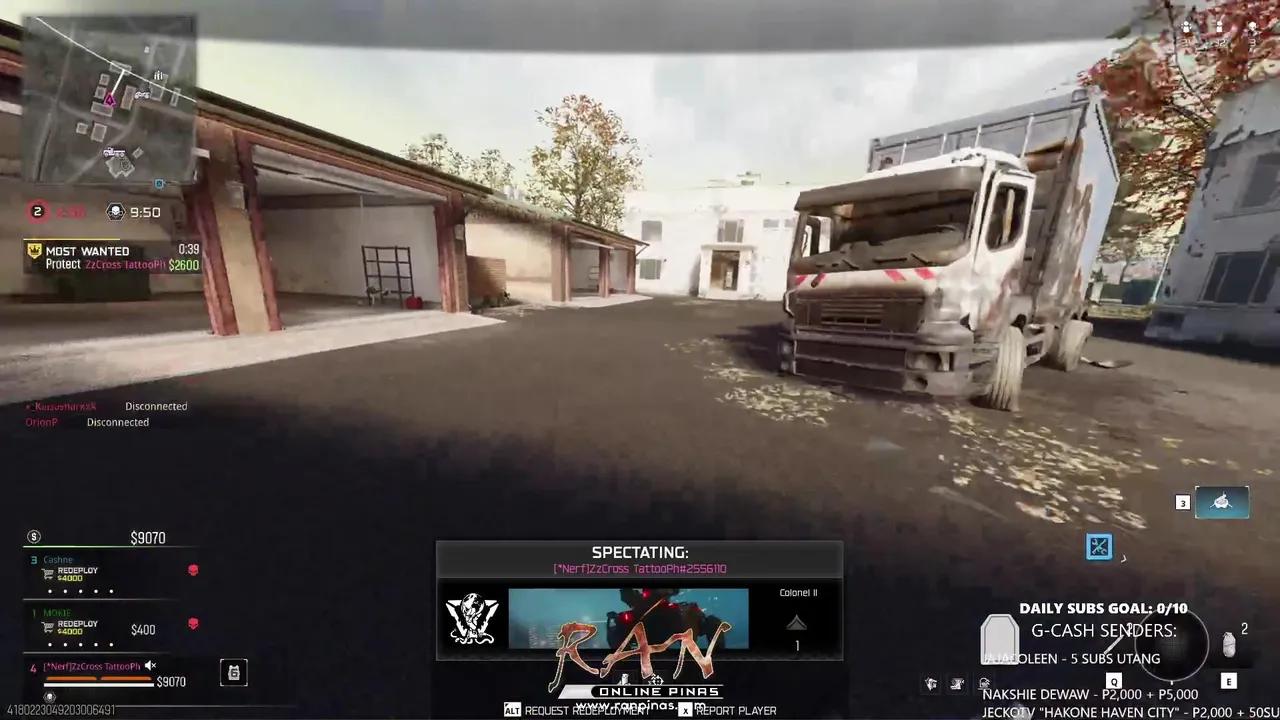
Task: Activate the blue armor box field upgrade icon
Action: click(x=1099, y=546)
